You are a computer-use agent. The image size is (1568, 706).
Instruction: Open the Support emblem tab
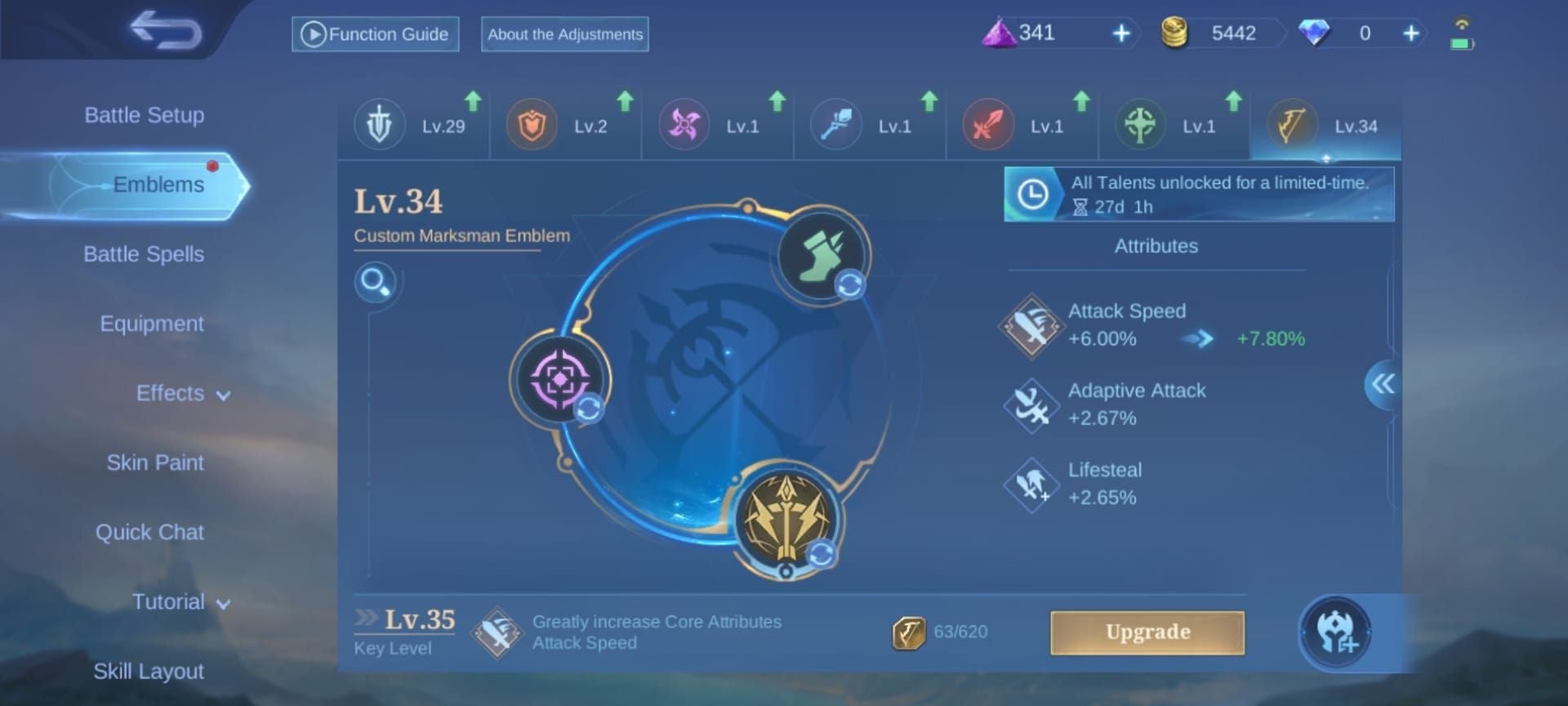coord(1140,125)
